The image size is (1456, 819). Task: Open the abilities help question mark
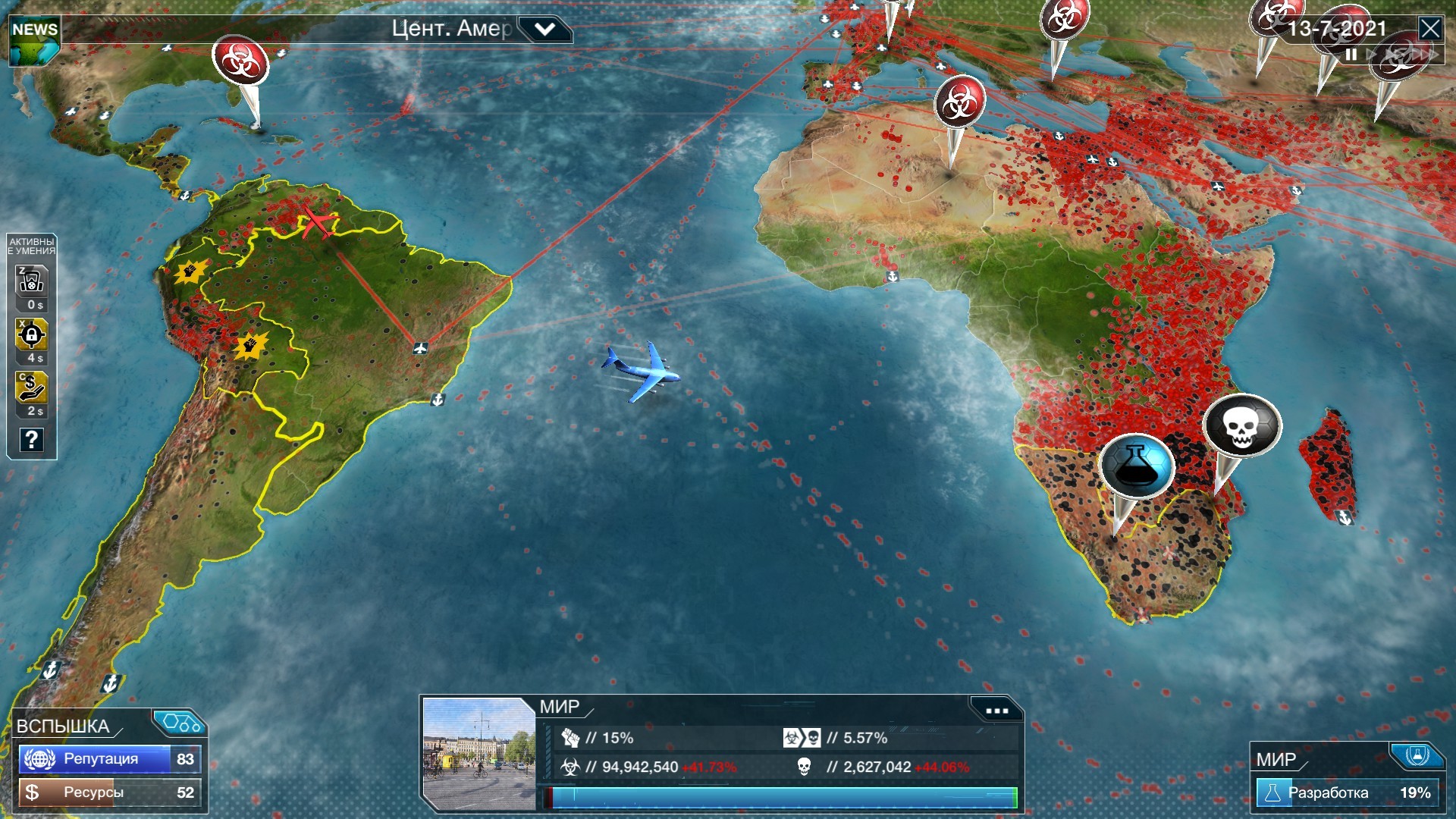click(x=30, y=440)
